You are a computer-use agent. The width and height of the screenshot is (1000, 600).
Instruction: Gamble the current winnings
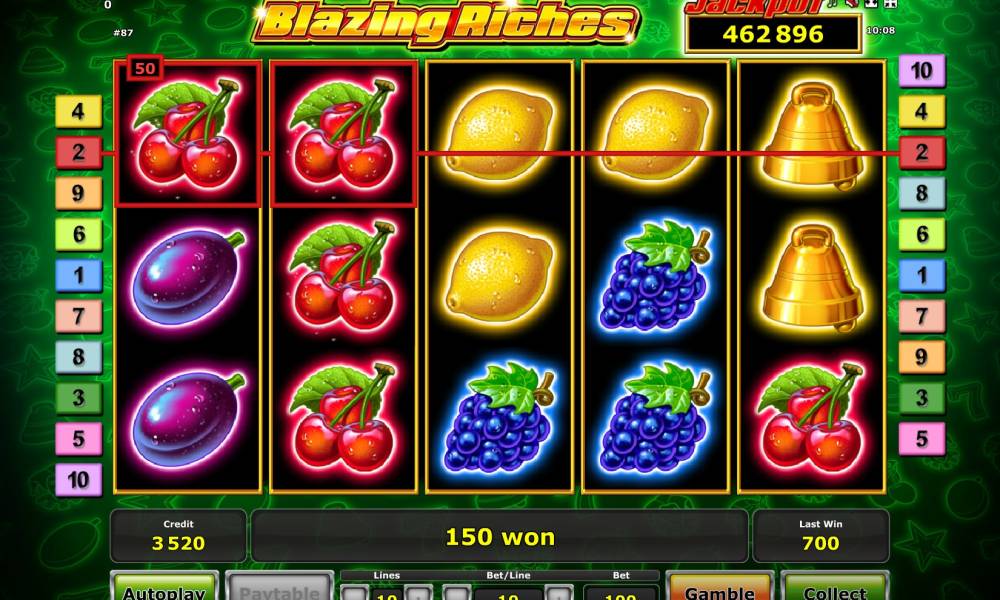pyautogui.click(x=720, y=589)
